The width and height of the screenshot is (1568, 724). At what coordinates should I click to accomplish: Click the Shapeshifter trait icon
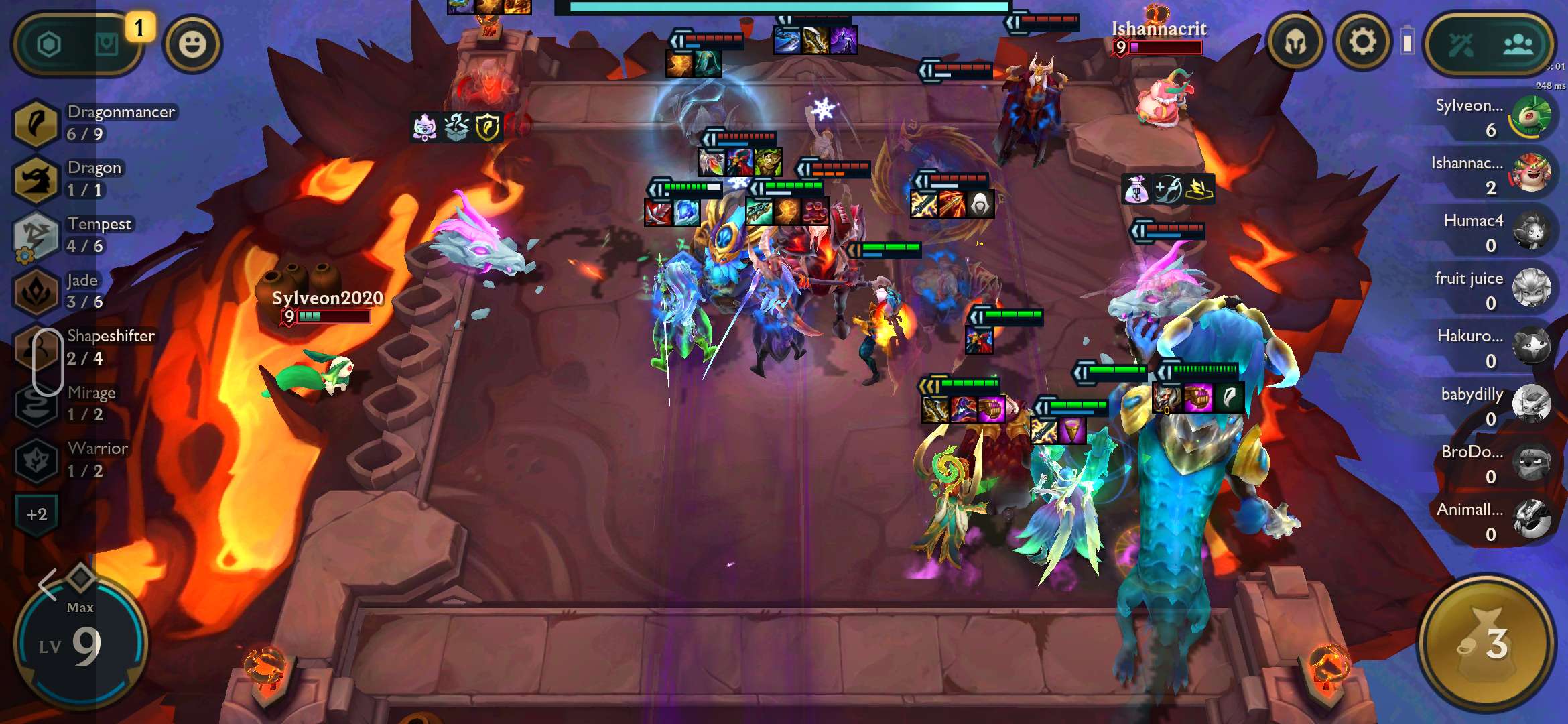click(x=37, y=347)
